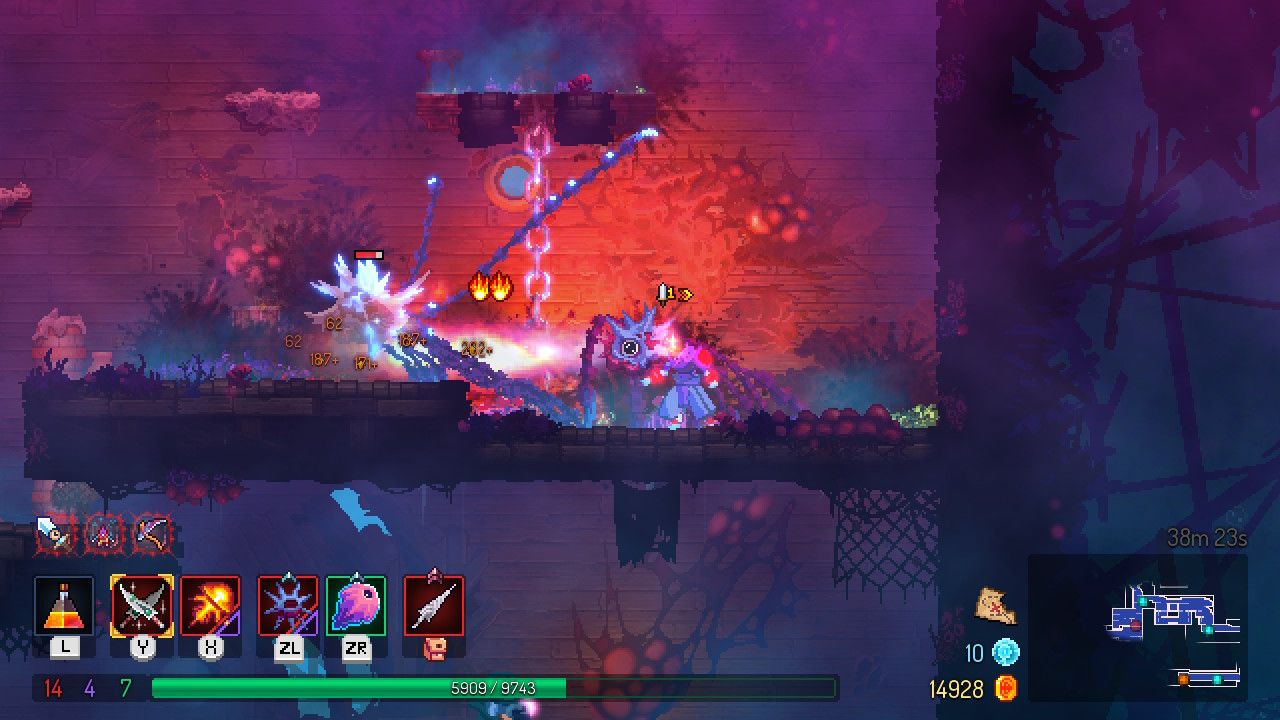Click the gold coin currency icon
The width and height of the screenshot is (1280, 720).
point(1005,689)
